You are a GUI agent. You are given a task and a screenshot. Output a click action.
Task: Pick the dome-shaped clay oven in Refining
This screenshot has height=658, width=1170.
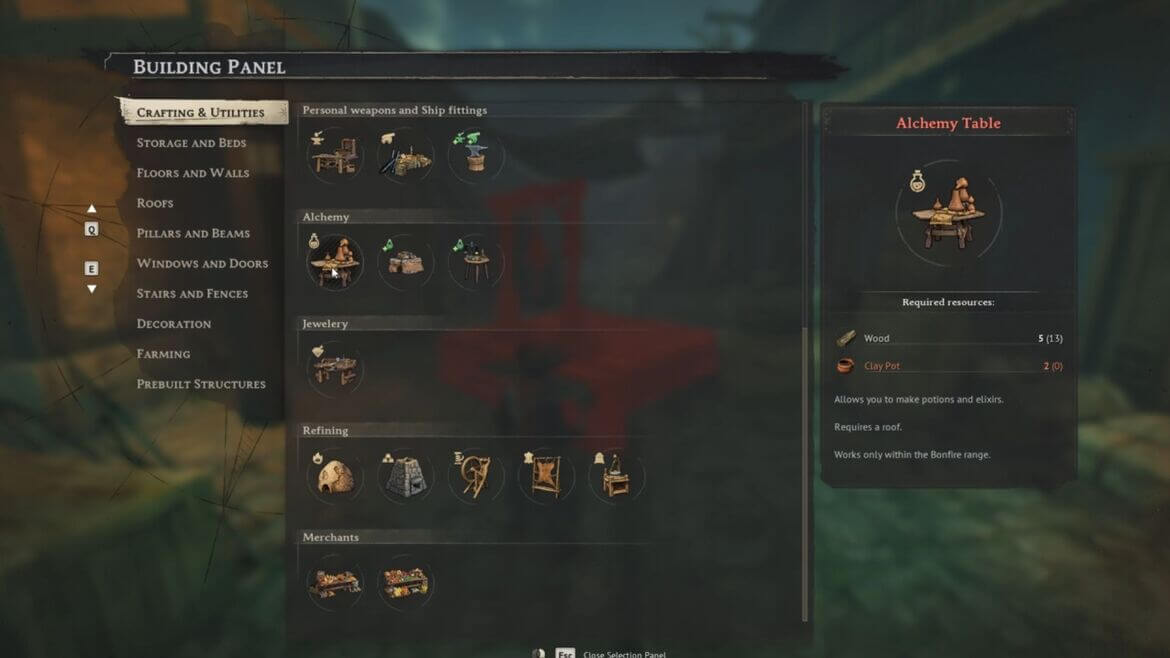334,476
